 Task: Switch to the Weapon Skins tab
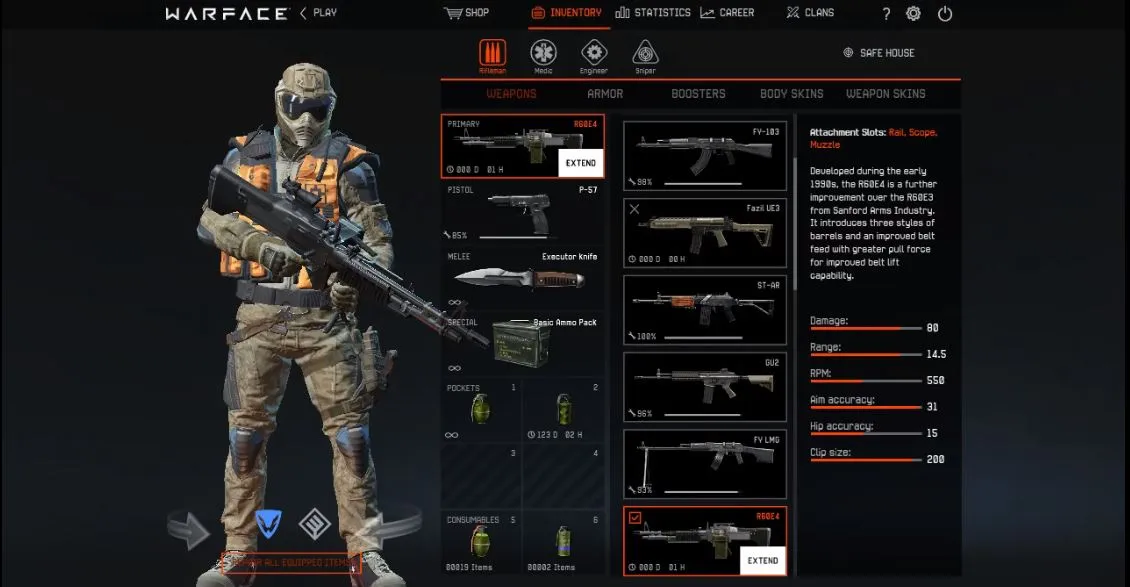(x=885, y=94)
